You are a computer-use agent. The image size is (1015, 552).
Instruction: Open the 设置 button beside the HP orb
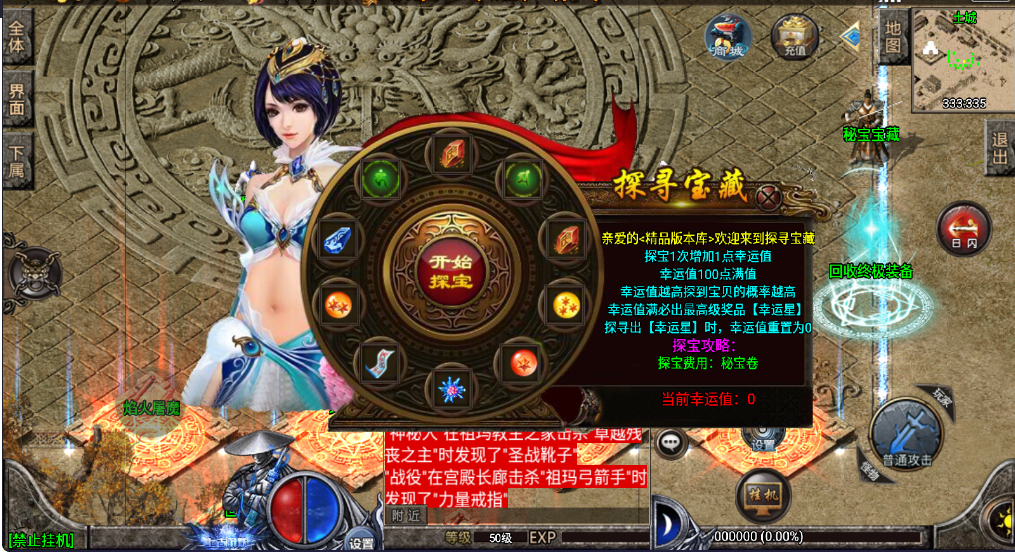coord(361,541)
